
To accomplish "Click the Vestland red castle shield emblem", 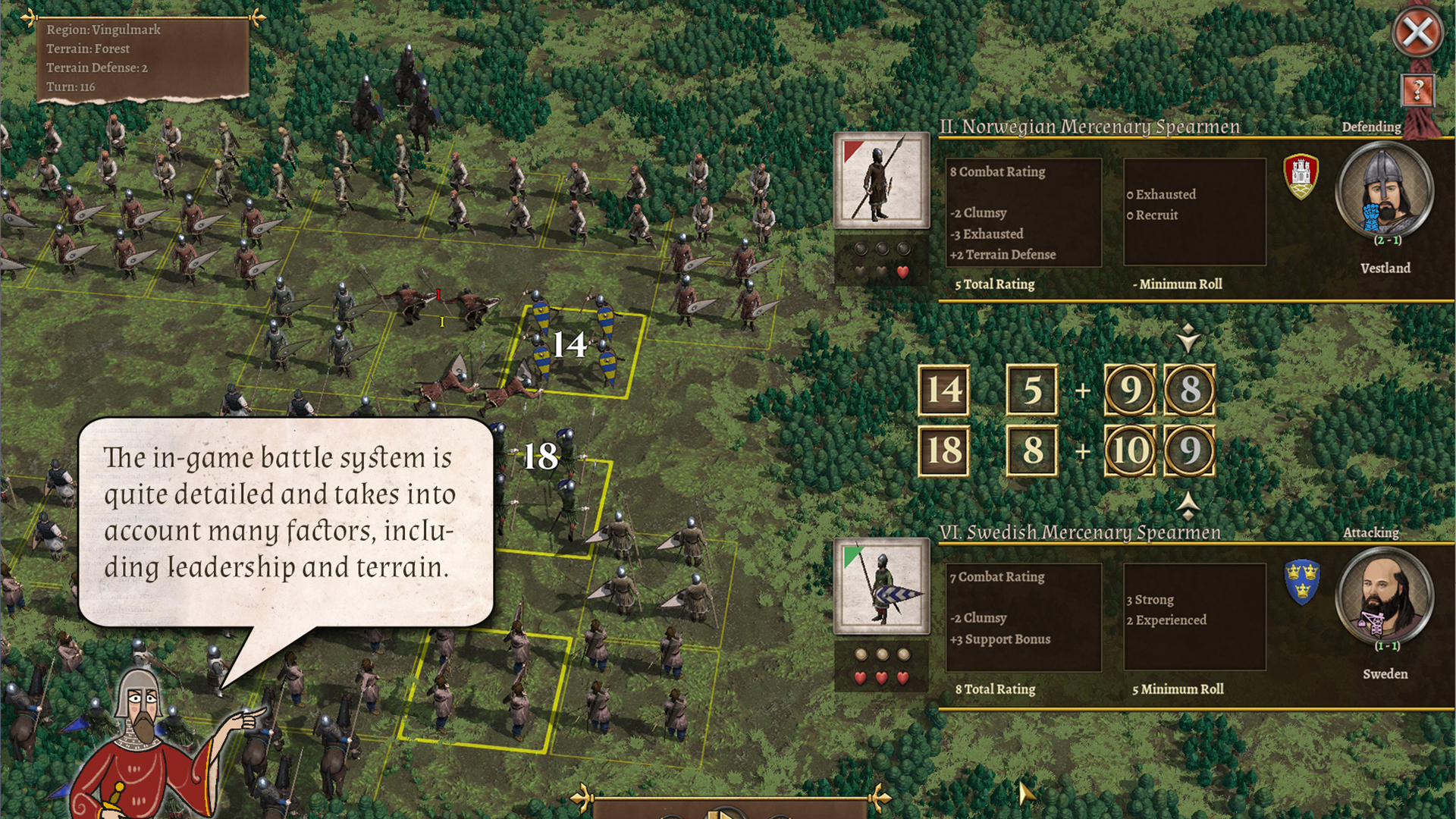I will click(1301, 176).
